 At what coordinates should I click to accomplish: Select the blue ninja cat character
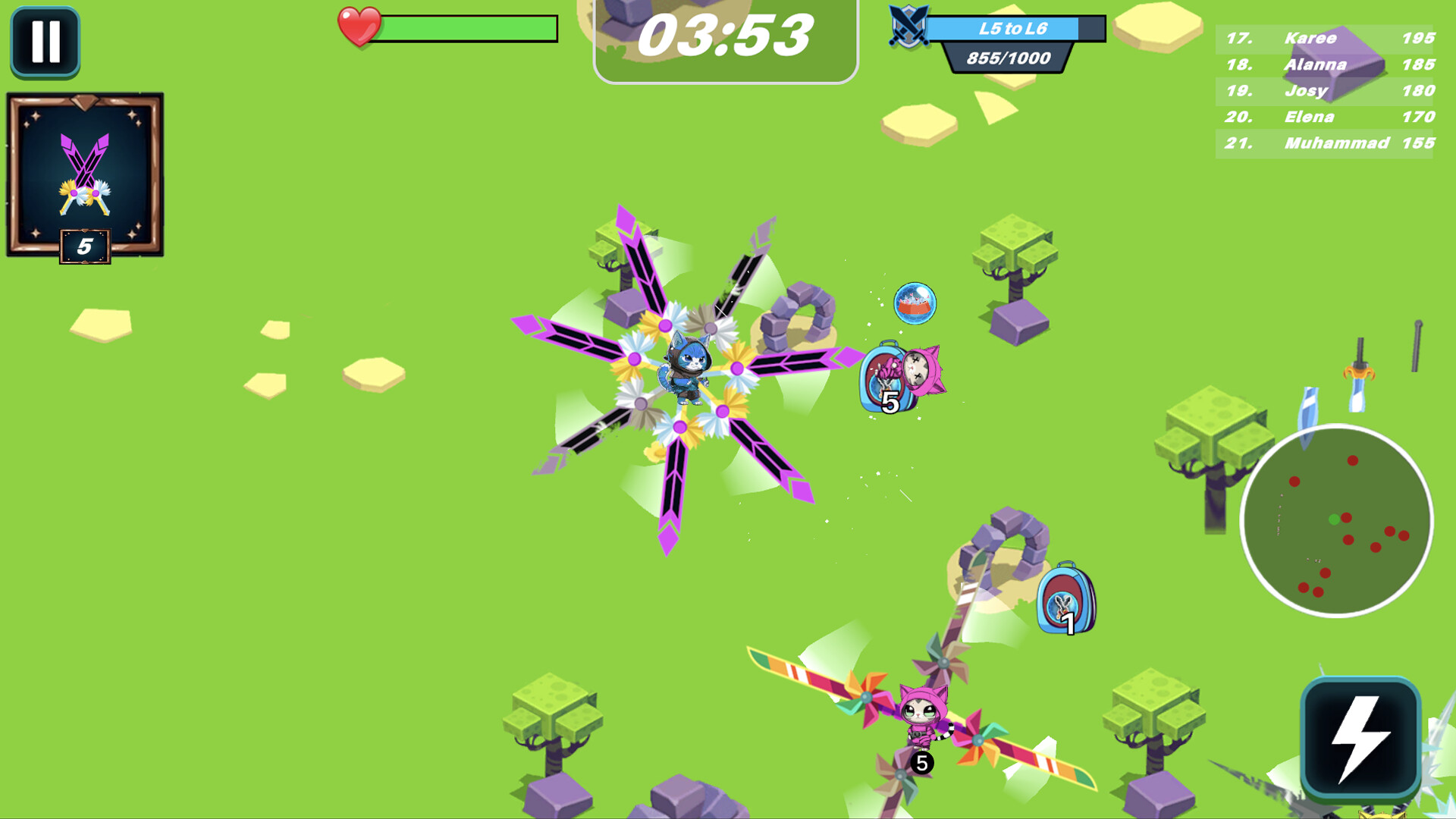point(689,364)
